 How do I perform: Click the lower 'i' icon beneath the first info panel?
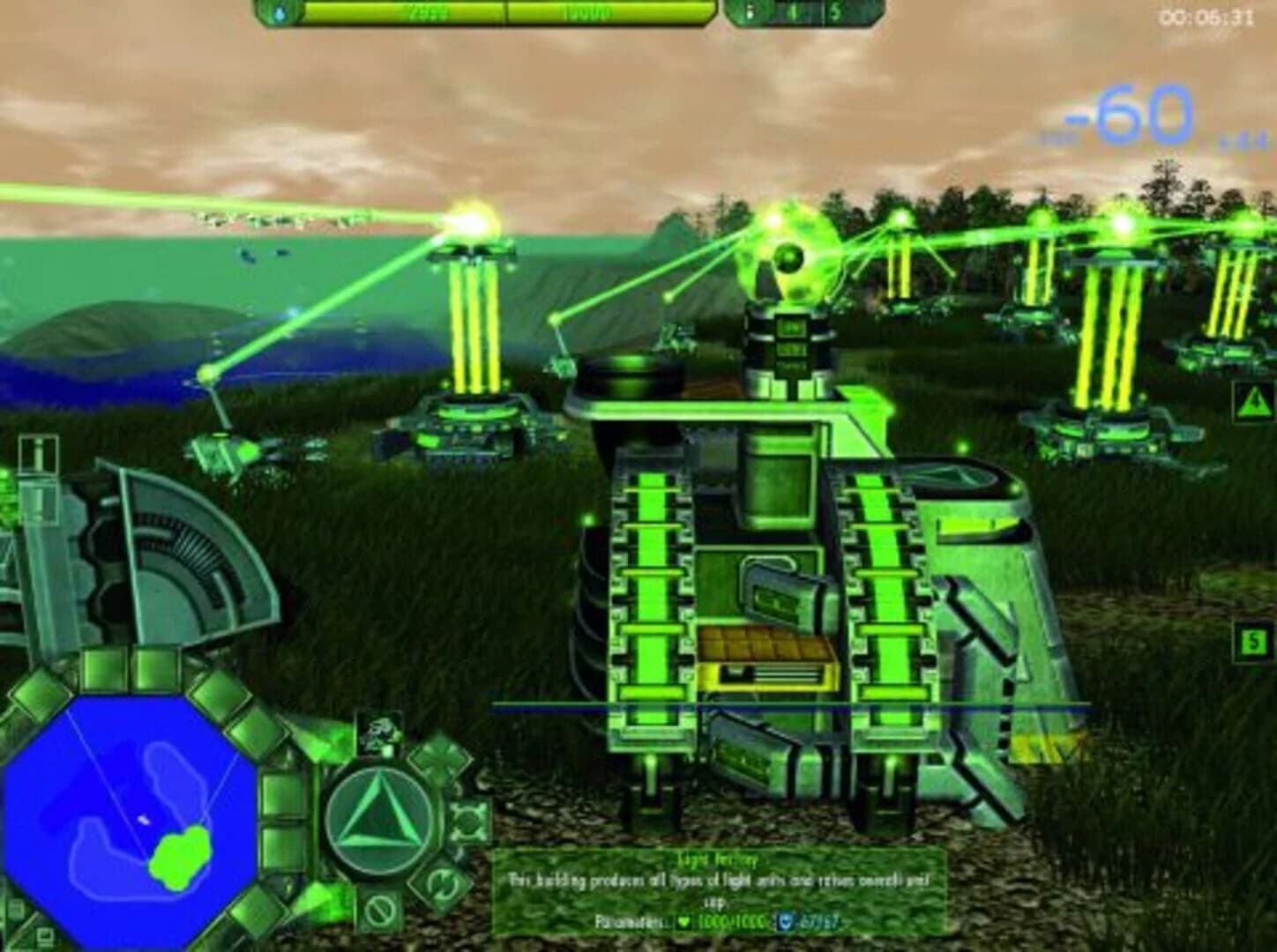37,501
